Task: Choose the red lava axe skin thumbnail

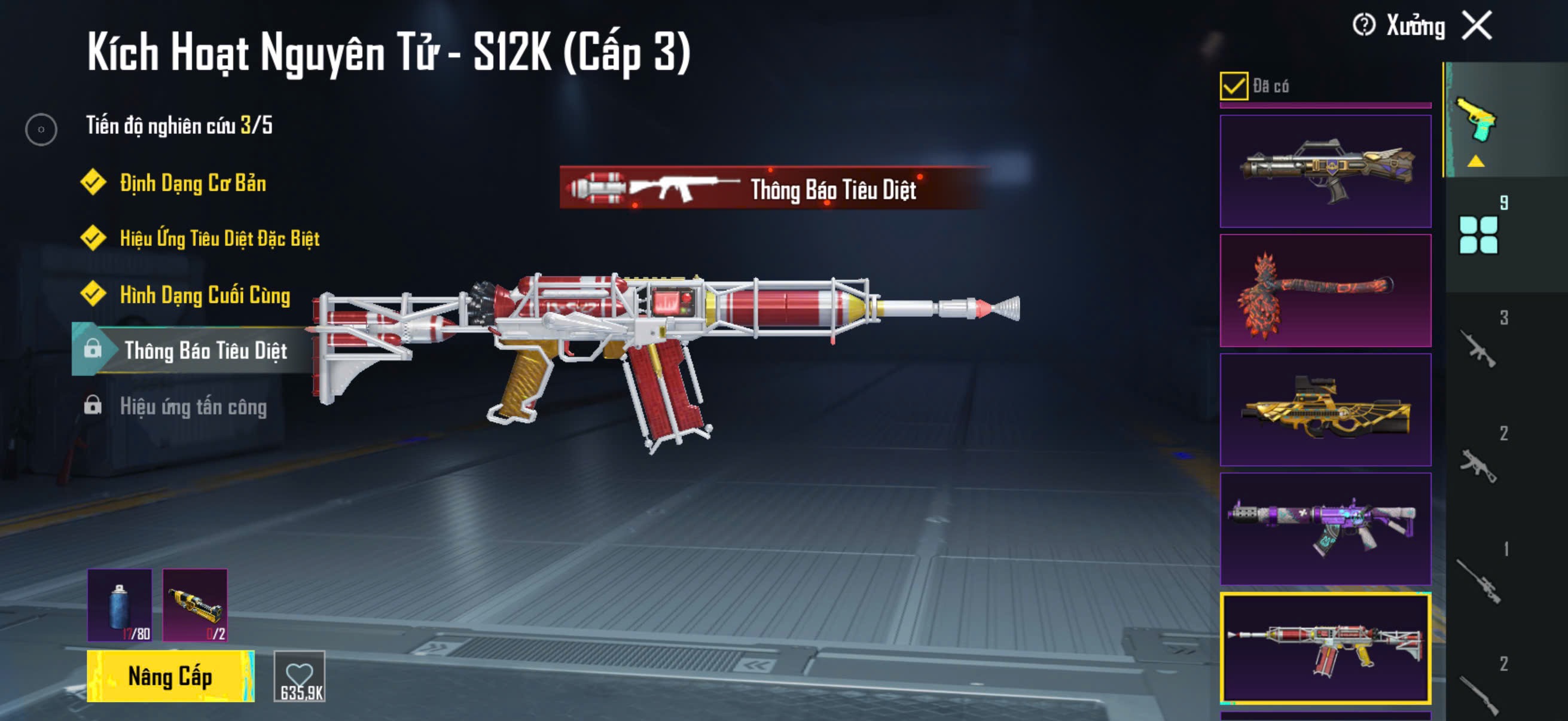Action: [x=1325, y=290]
